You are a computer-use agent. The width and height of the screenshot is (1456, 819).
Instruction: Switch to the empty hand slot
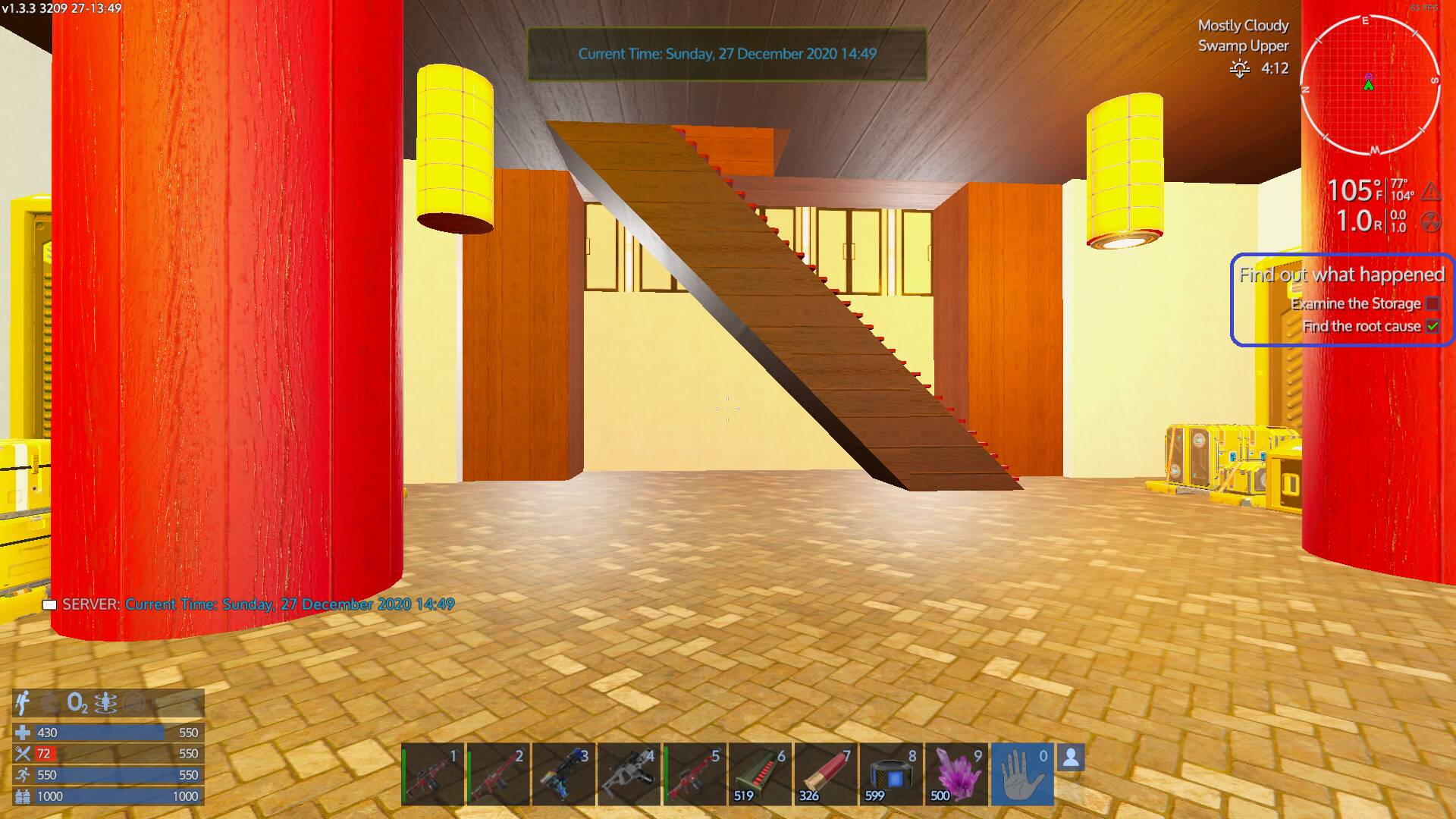coord(1021,774)
